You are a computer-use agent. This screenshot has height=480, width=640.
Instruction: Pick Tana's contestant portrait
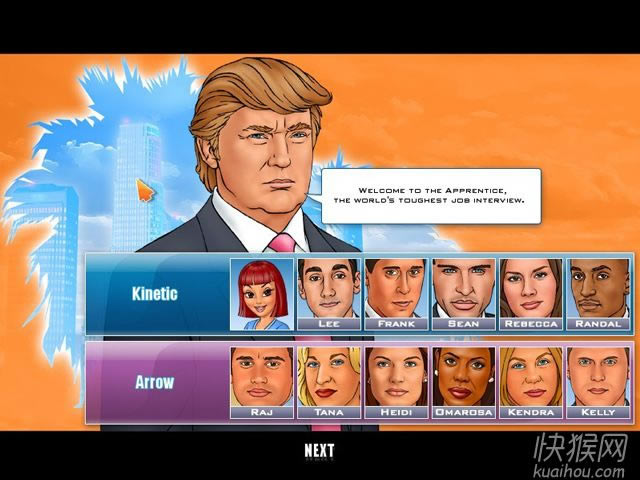(x=329, y=382)
